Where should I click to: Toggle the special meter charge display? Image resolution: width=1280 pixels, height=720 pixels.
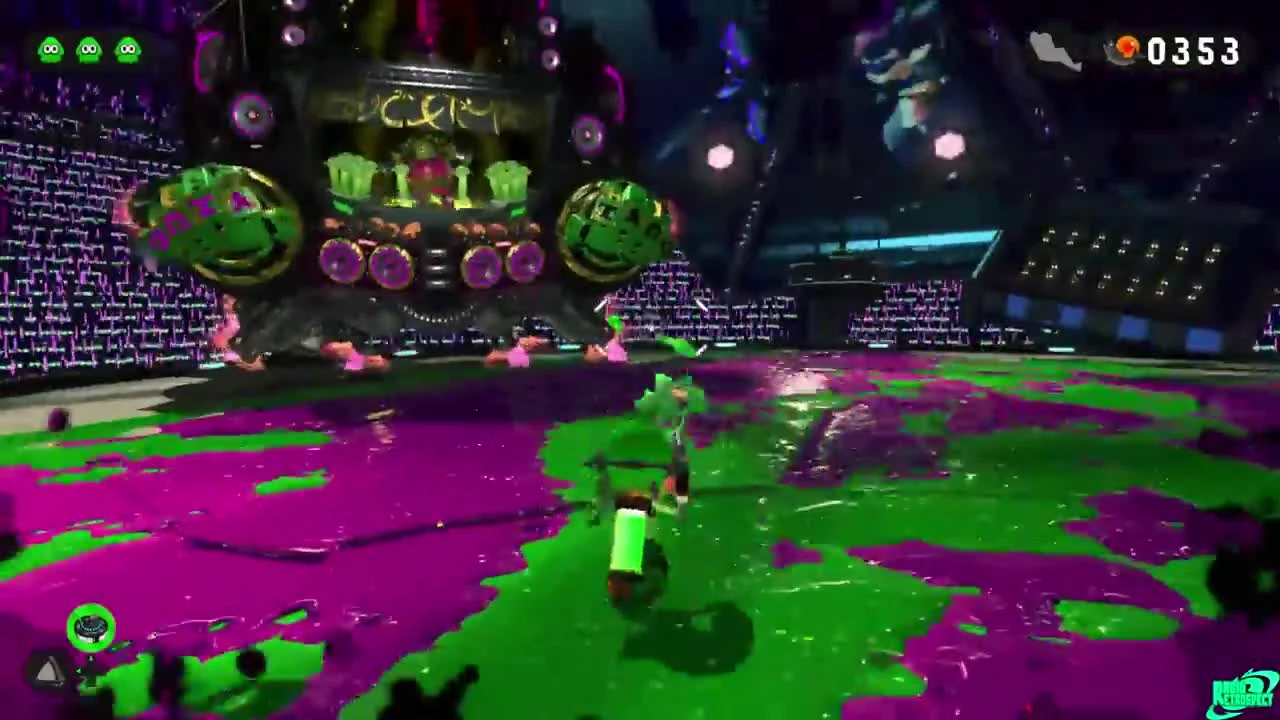(x=91, y=626)
